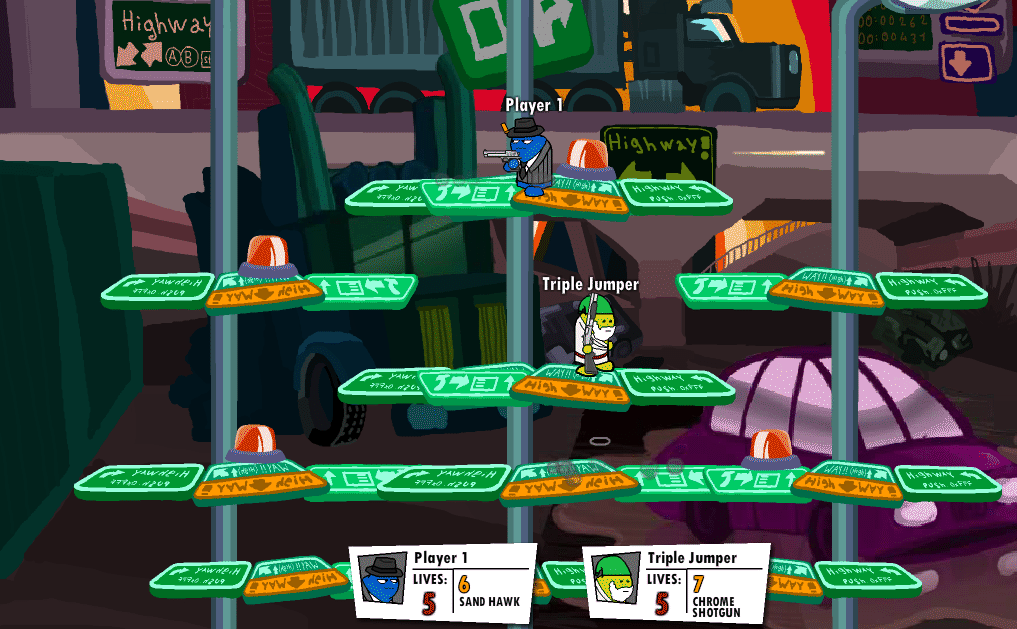Select Triple Jumper's green helmet portrait
Viewport: 1017px width, 629px height.
click(x=614, y=579)
